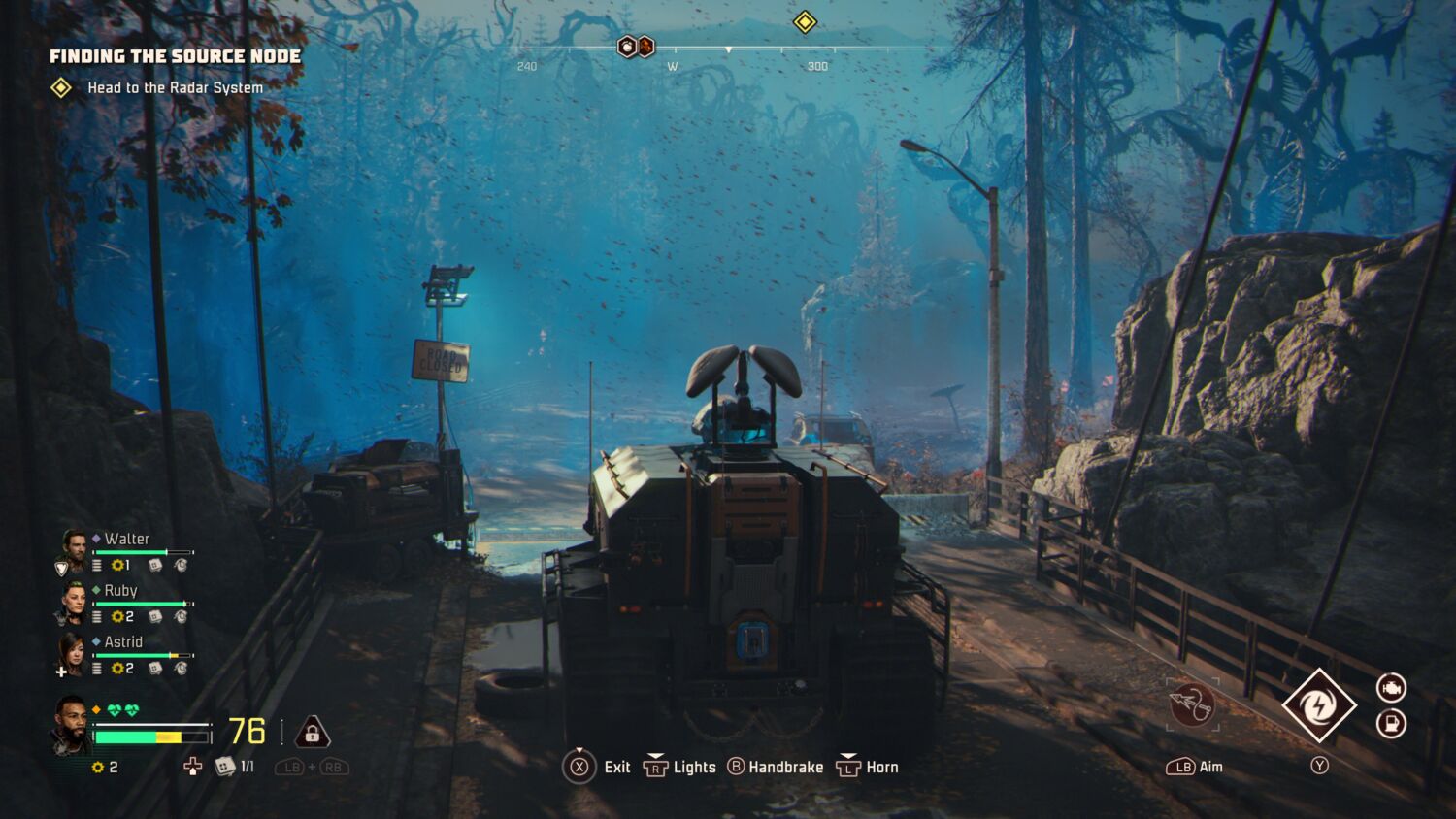Click the deployable kit icon showing 1/1
This screenshot has height=819, width=1456.
click(225, 767)
